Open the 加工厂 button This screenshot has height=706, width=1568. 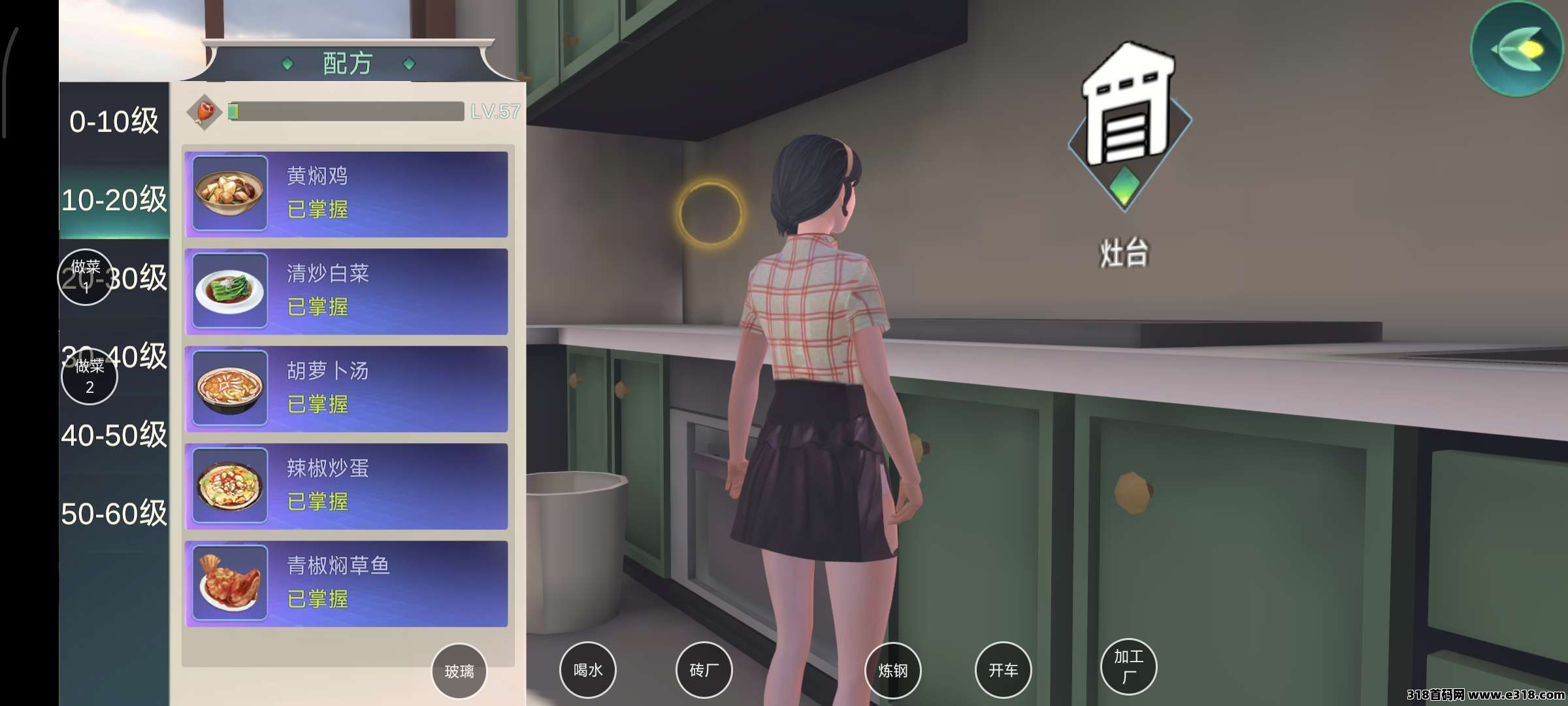tap(1128, 666)
